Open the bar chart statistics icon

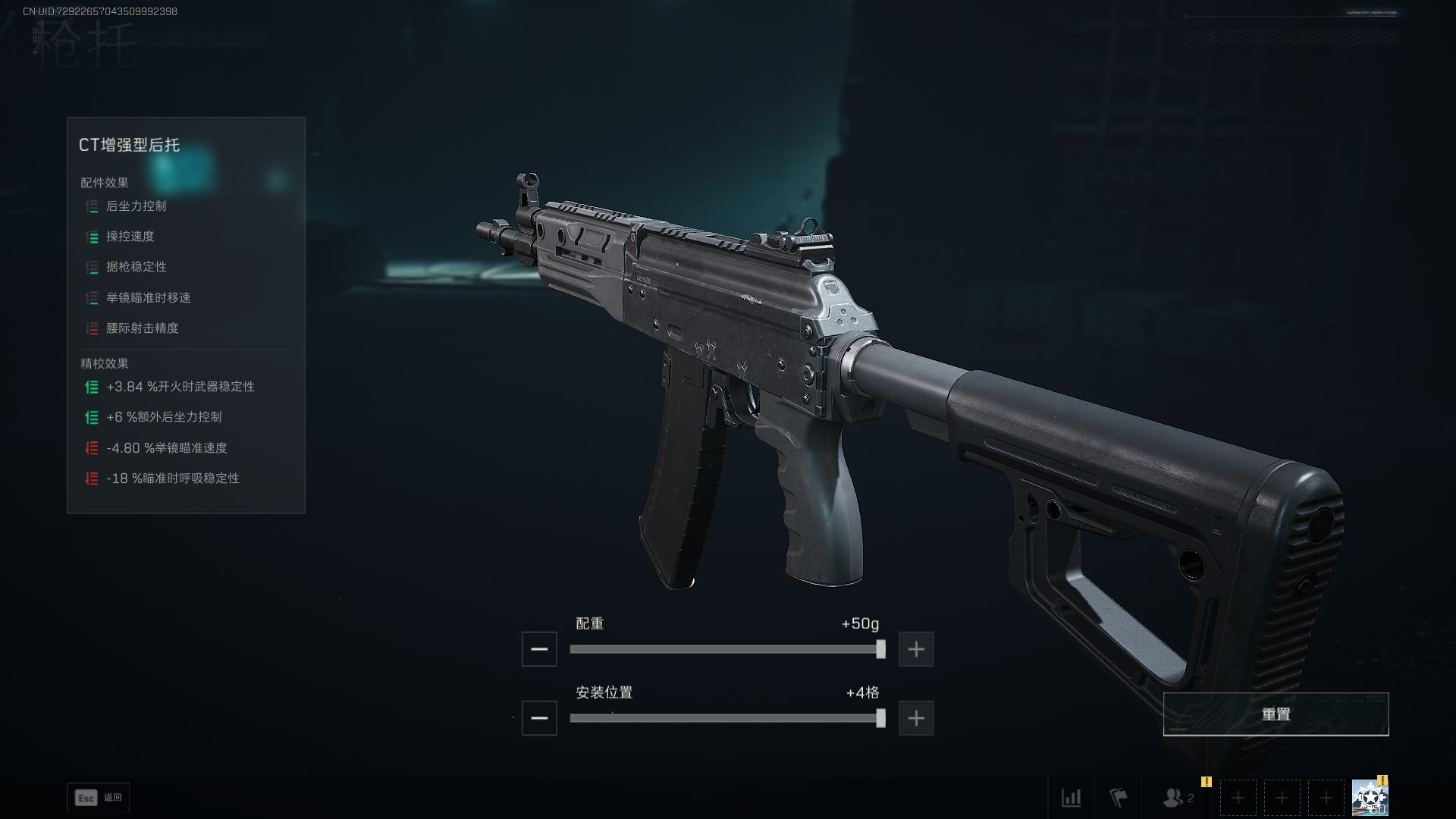pyautogui.click(x=1071, y=798)
